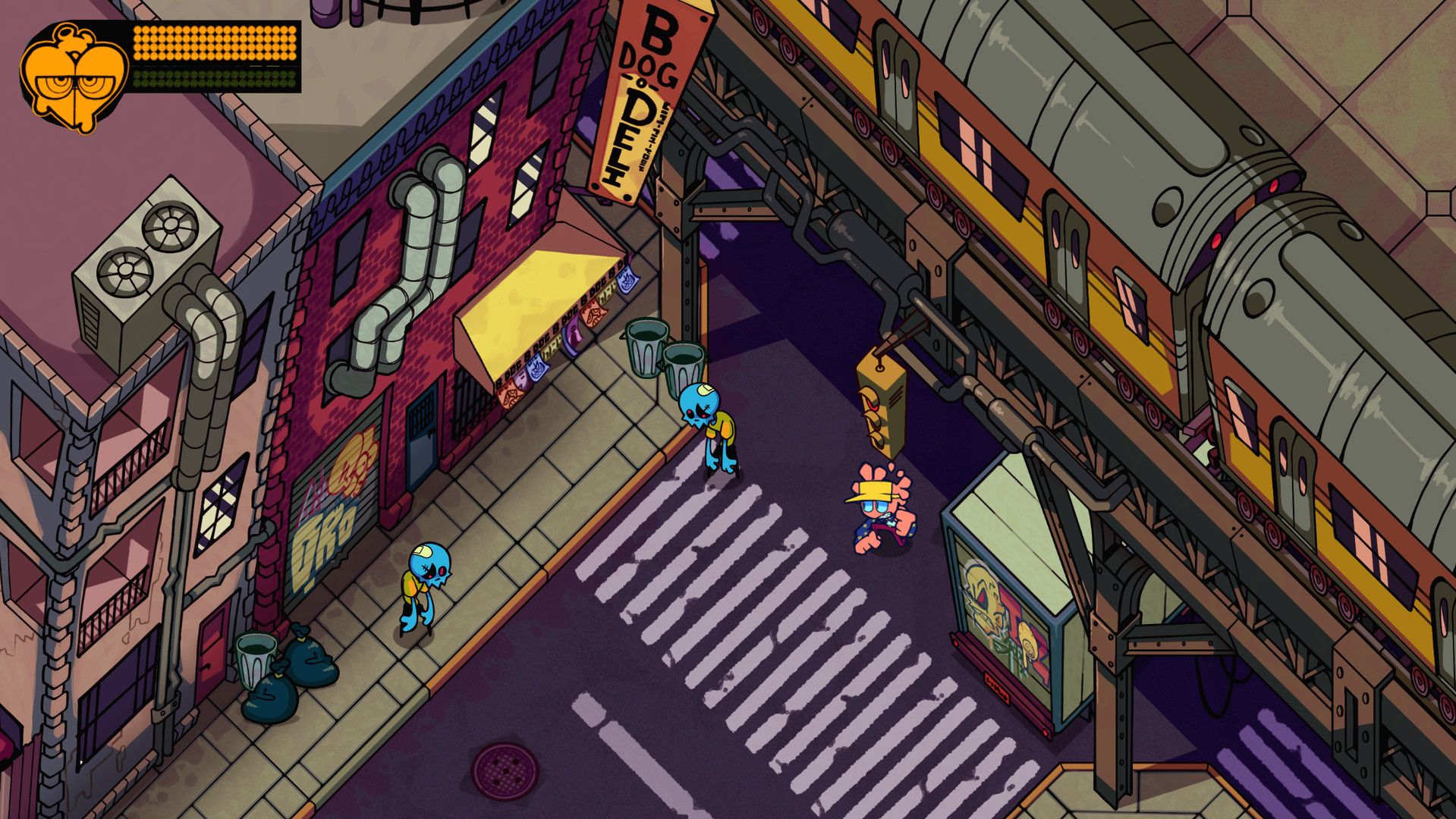Image resolution: width=1456 pixels, height=819 pixels.
Task: Click the vending machine with the duck poster
Action: point(1009,599)
